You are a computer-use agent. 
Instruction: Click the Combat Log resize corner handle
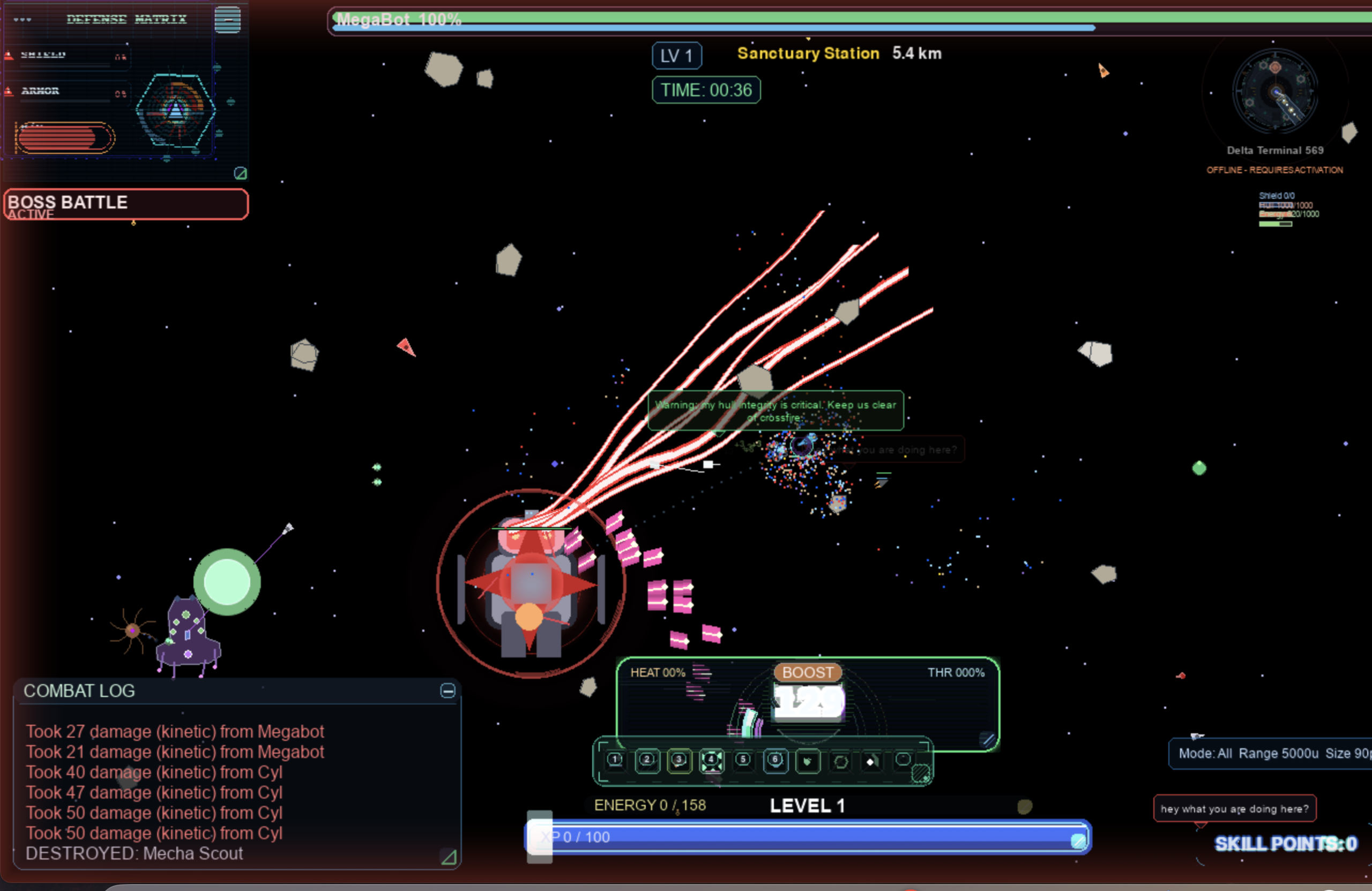click(449, 858)
